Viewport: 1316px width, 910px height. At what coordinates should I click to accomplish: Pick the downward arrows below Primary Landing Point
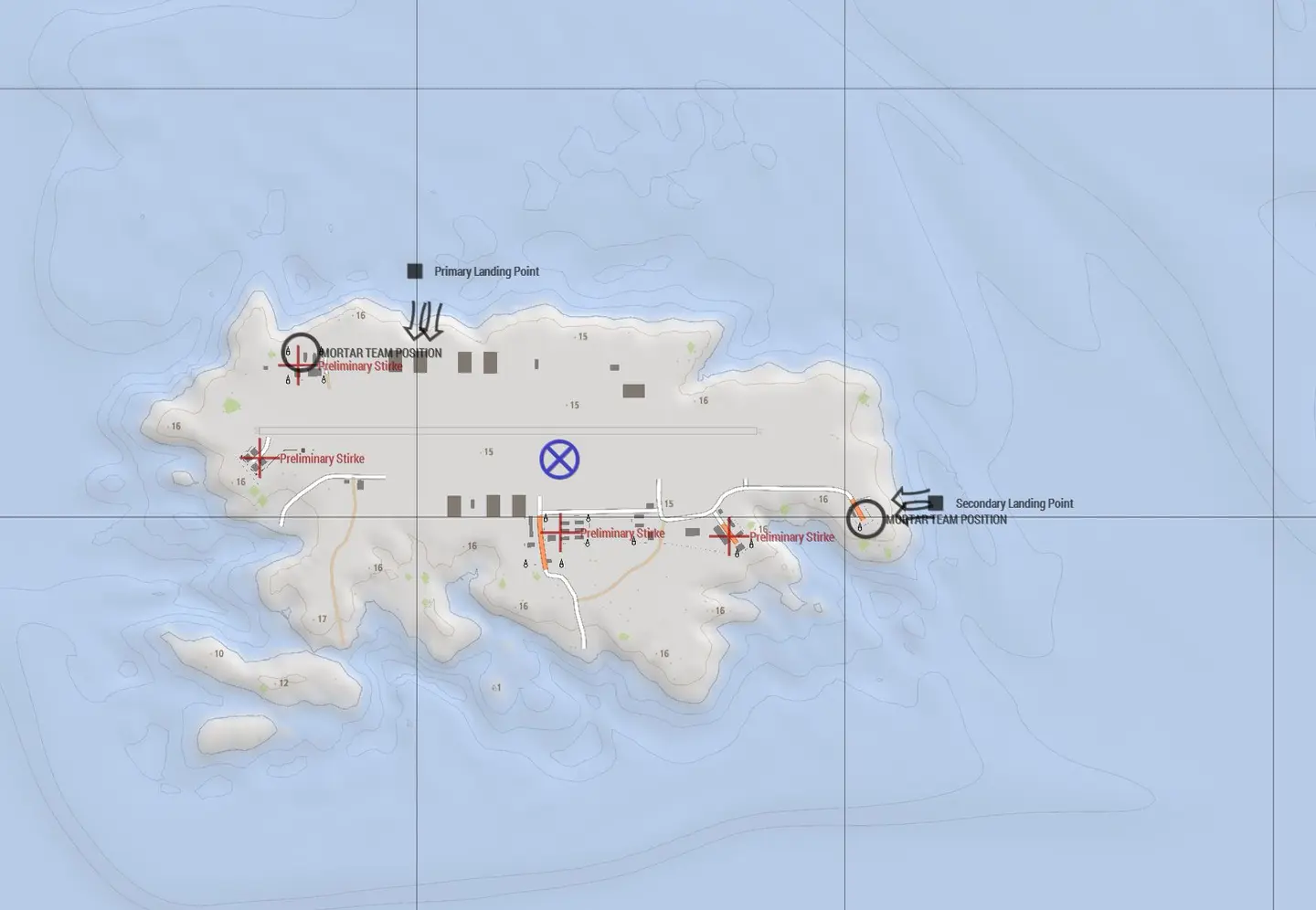[x=424, y=321]
